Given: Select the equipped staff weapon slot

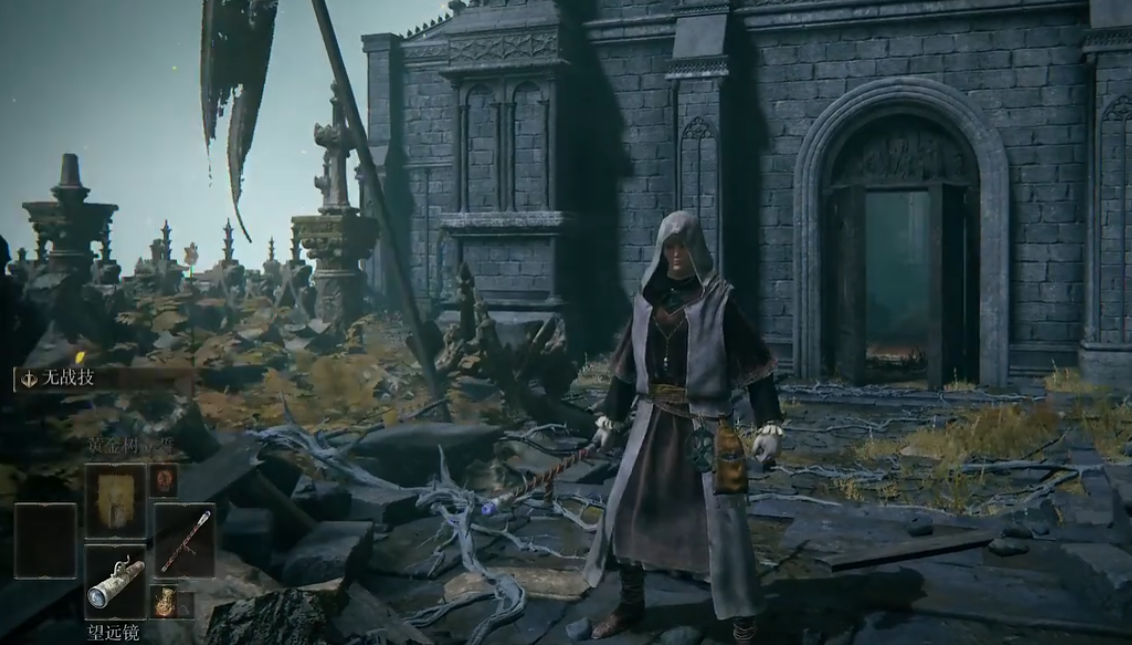Looking at the screenshot, I should (184, 539).
